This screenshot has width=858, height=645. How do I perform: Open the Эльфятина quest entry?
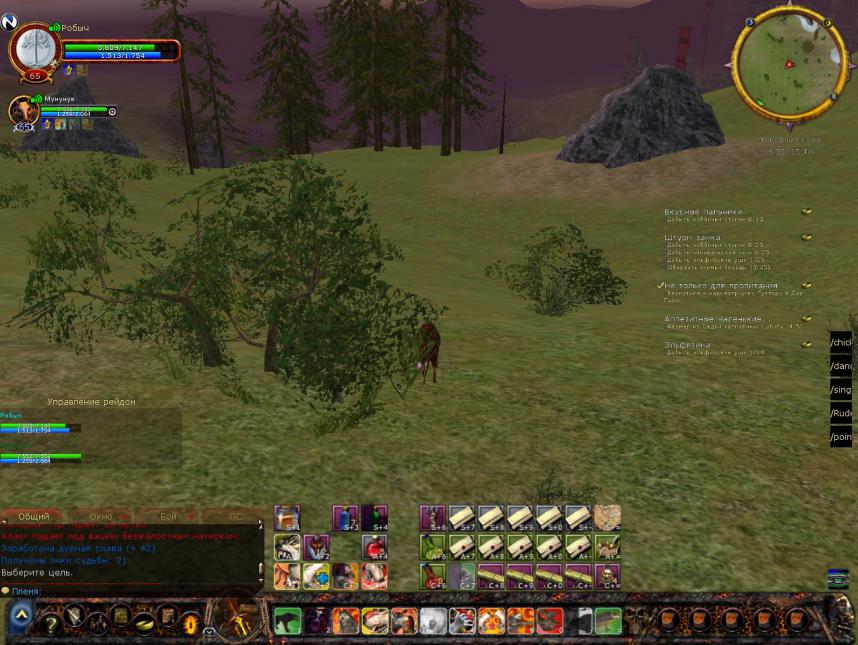click(687, 345)
